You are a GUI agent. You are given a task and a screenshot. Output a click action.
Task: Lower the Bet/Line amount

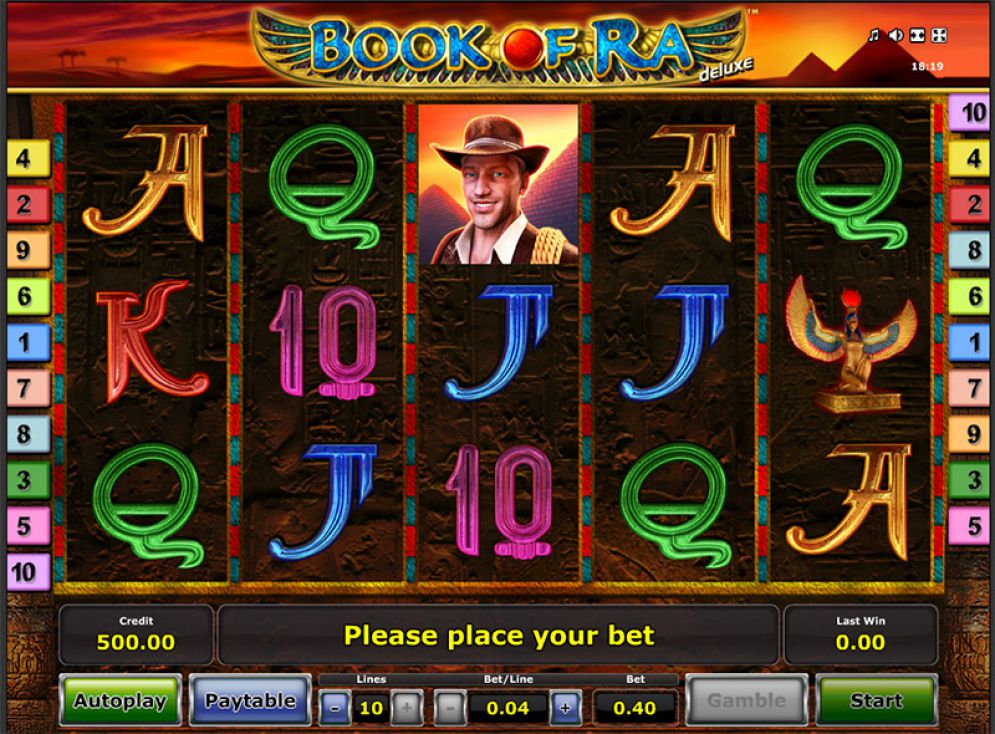450,709
